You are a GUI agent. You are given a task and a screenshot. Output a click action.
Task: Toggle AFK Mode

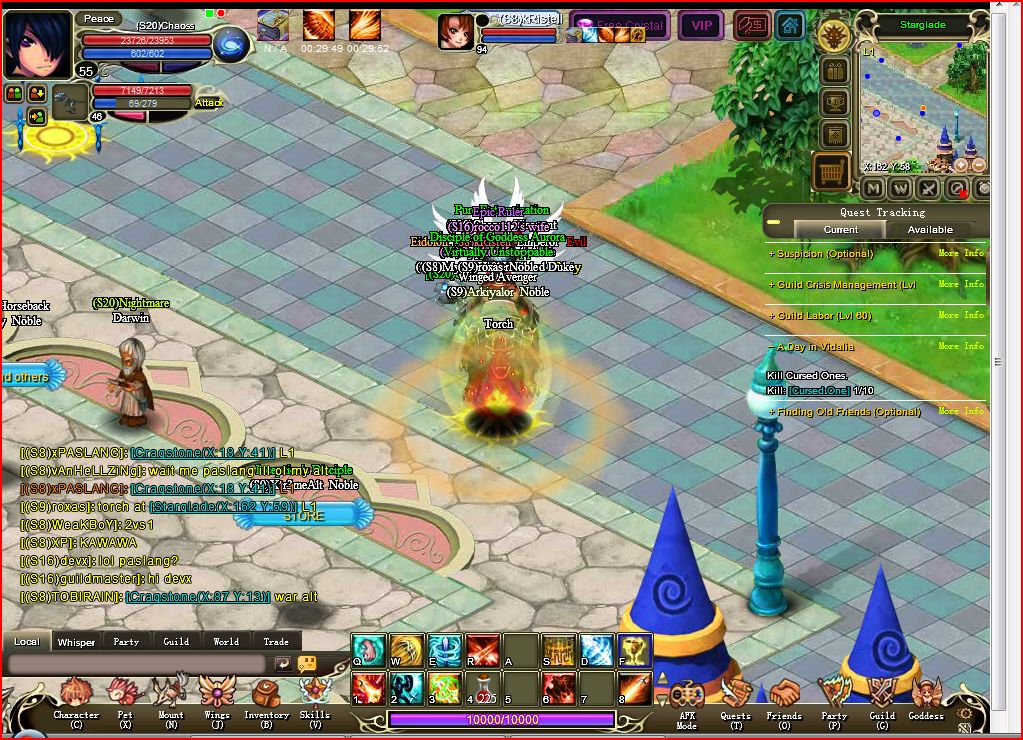[x=687, y=698]
